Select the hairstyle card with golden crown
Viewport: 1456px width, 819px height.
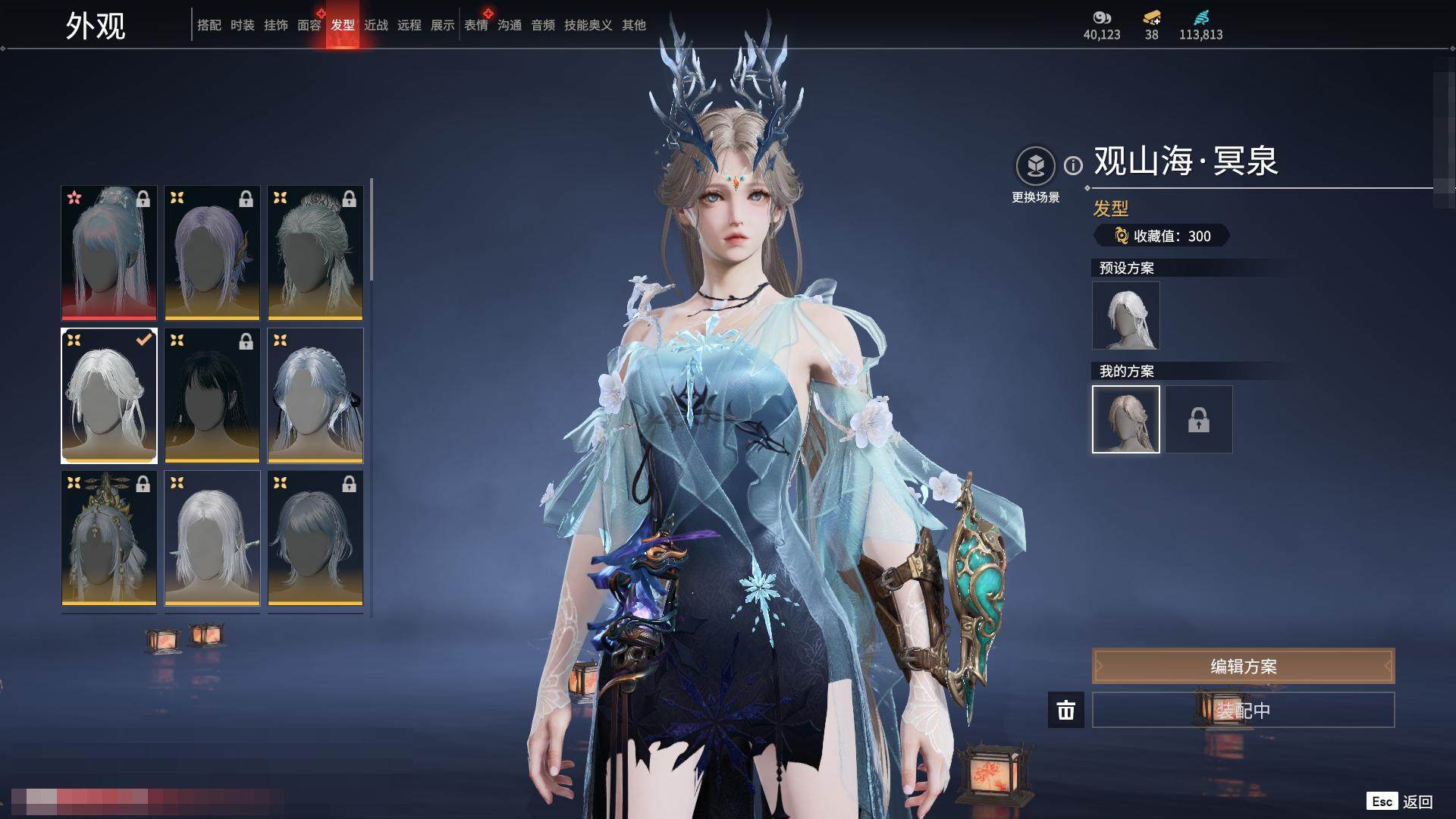(109, 538)
